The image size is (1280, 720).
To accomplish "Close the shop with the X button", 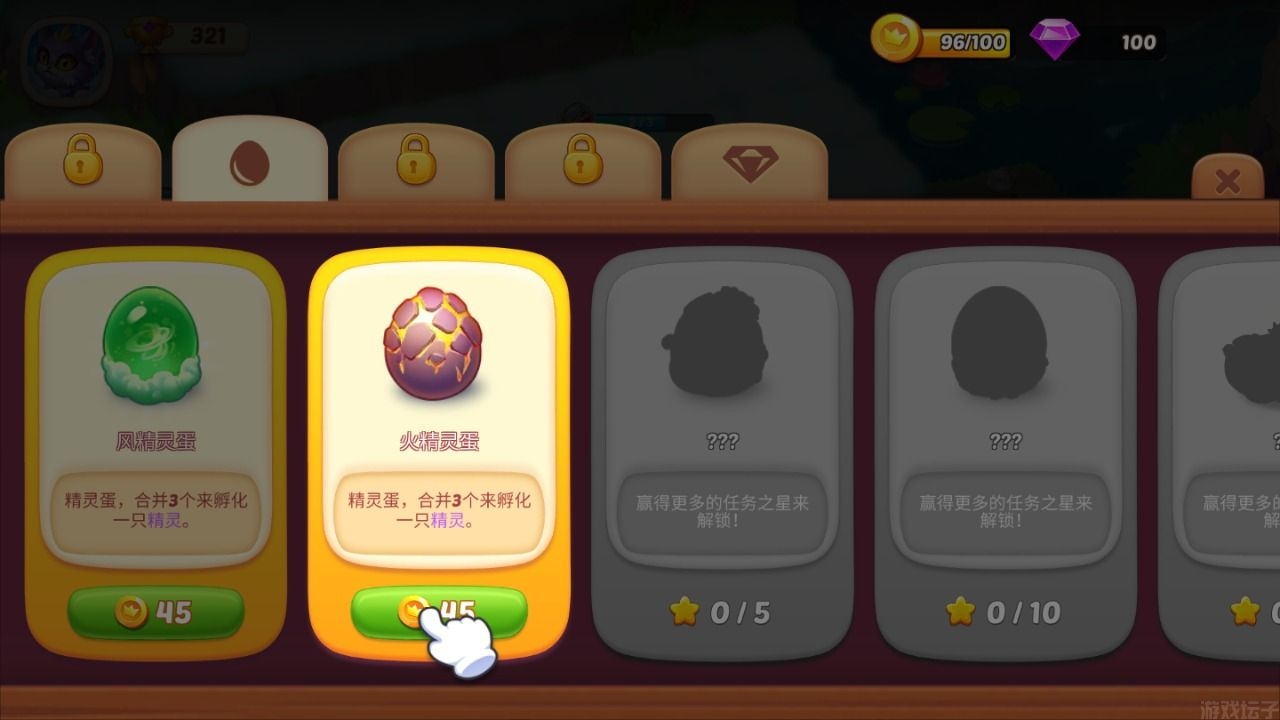I will click(1225, 180).
